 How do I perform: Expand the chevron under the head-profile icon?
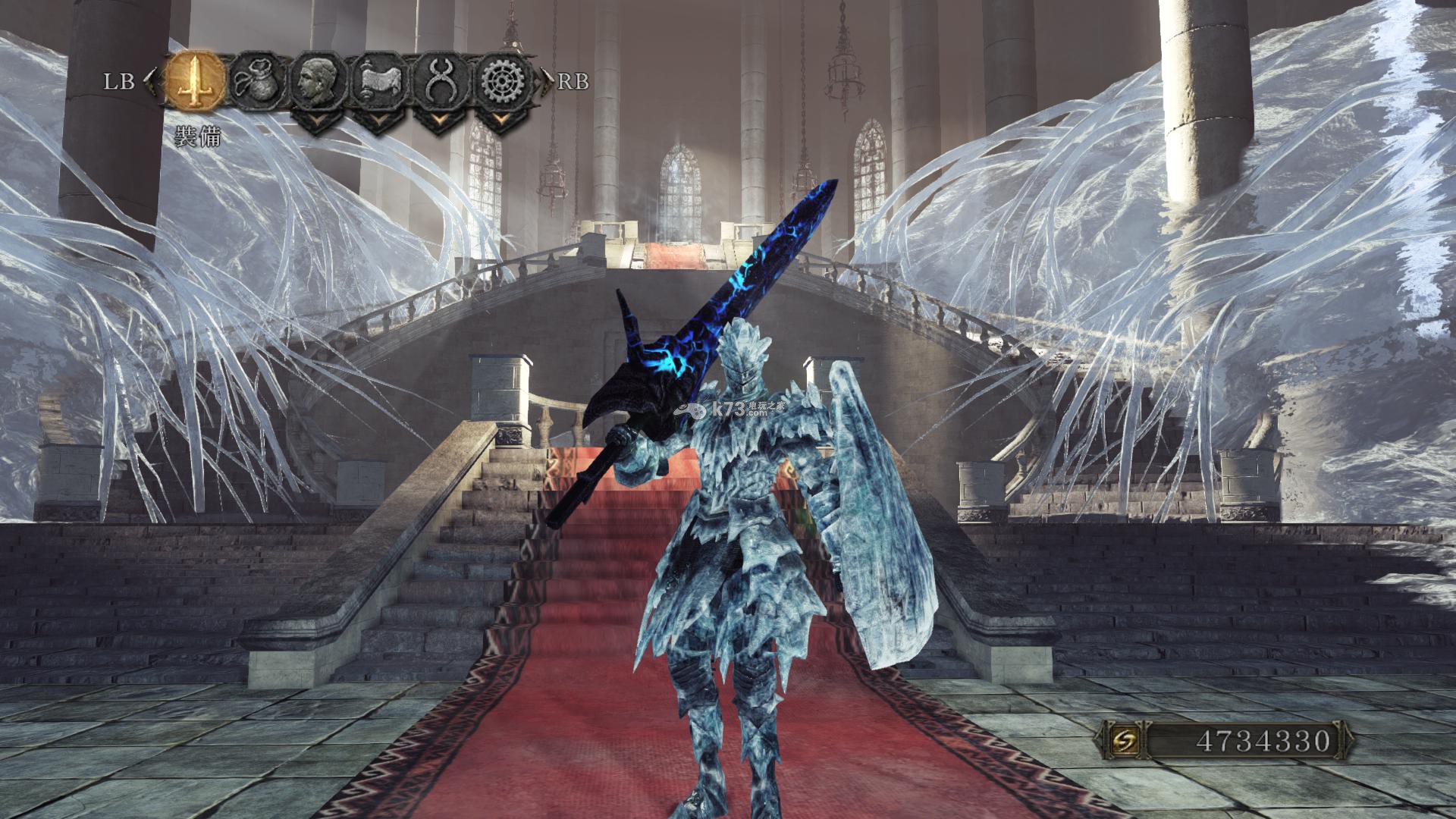[x=315, y=120]
